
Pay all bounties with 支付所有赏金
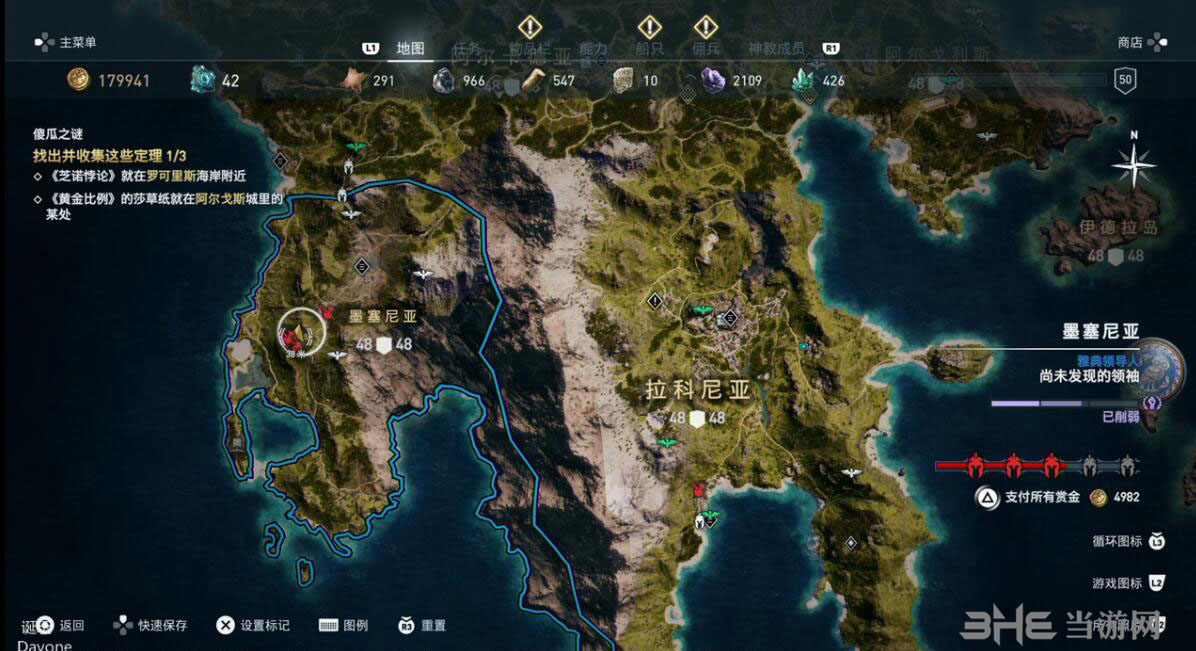[1042, 497]
